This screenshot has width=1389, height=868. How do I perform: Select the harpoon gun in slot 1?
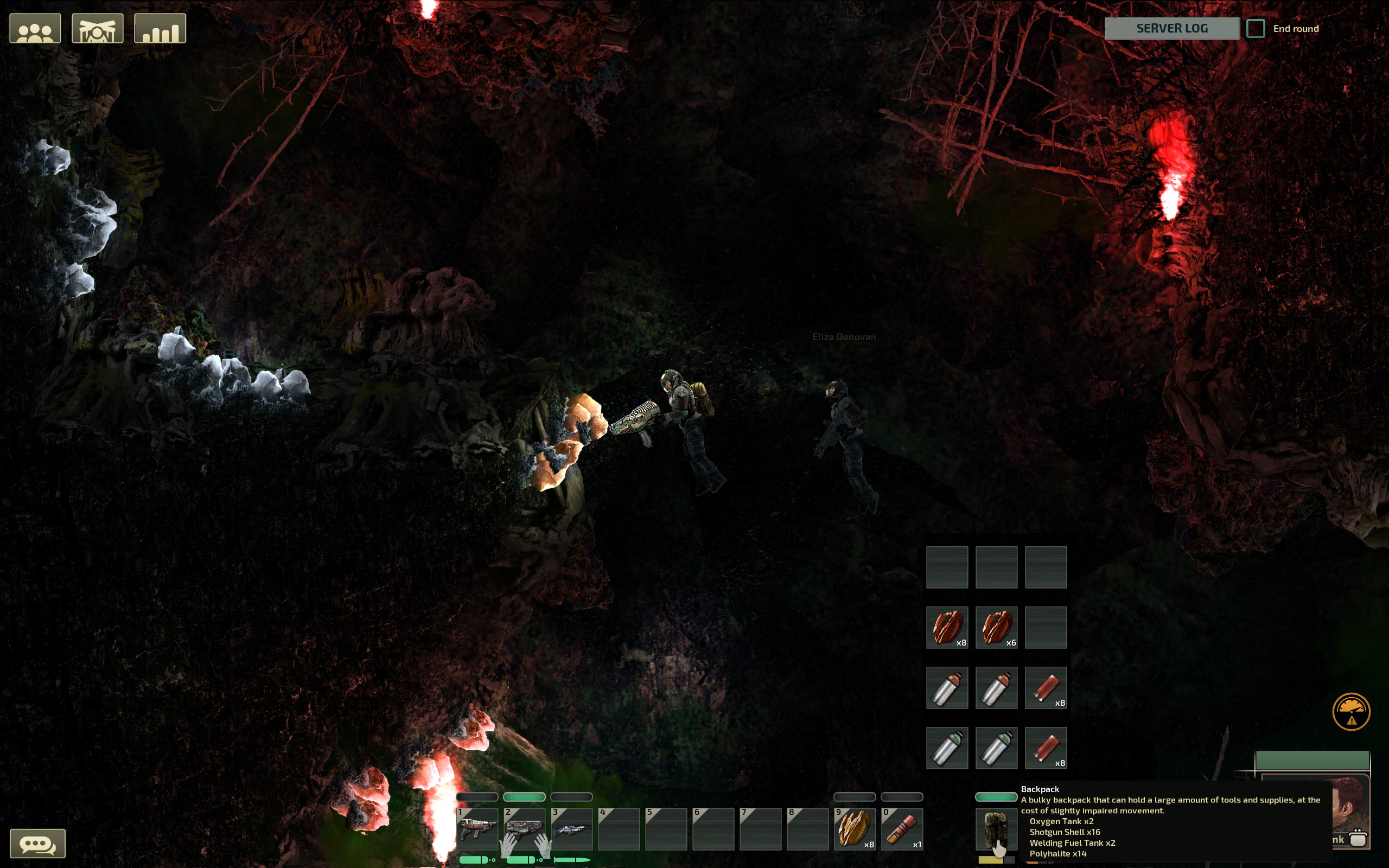click(x=479, y=828)
